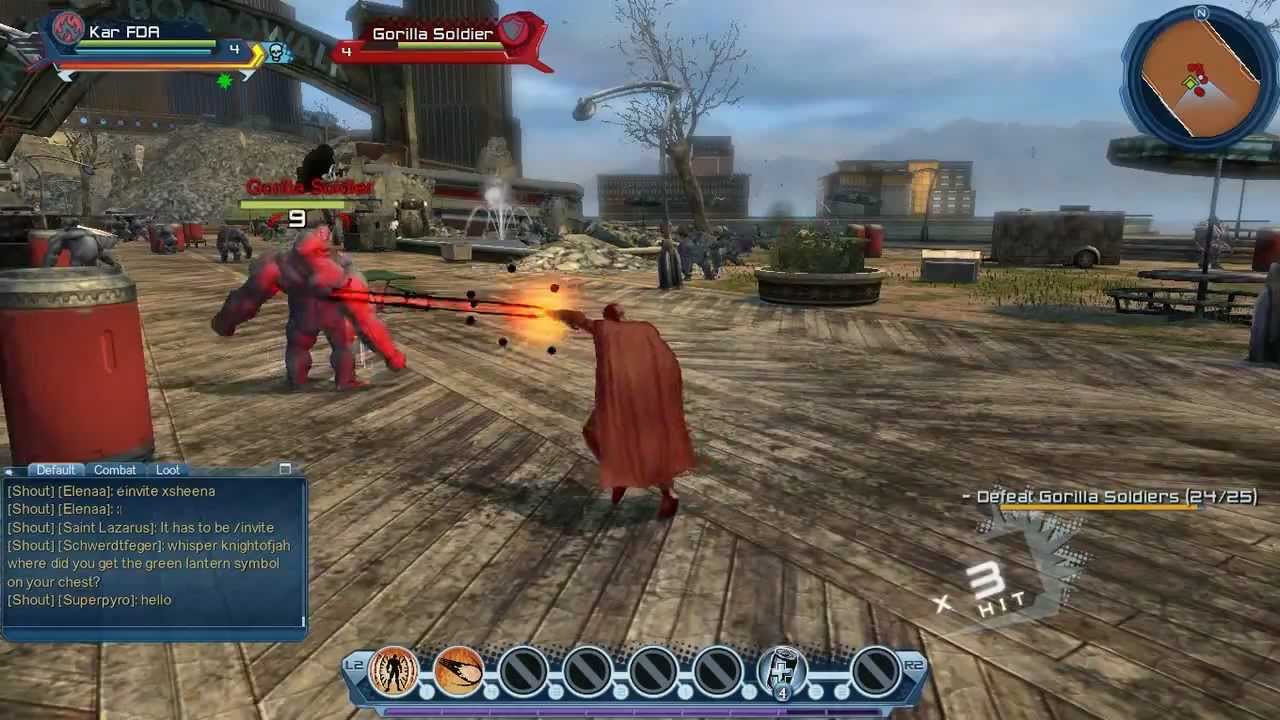Switch to the Combat chat tab
Viewport: 1280px width, 720px height.
point(115,470)
